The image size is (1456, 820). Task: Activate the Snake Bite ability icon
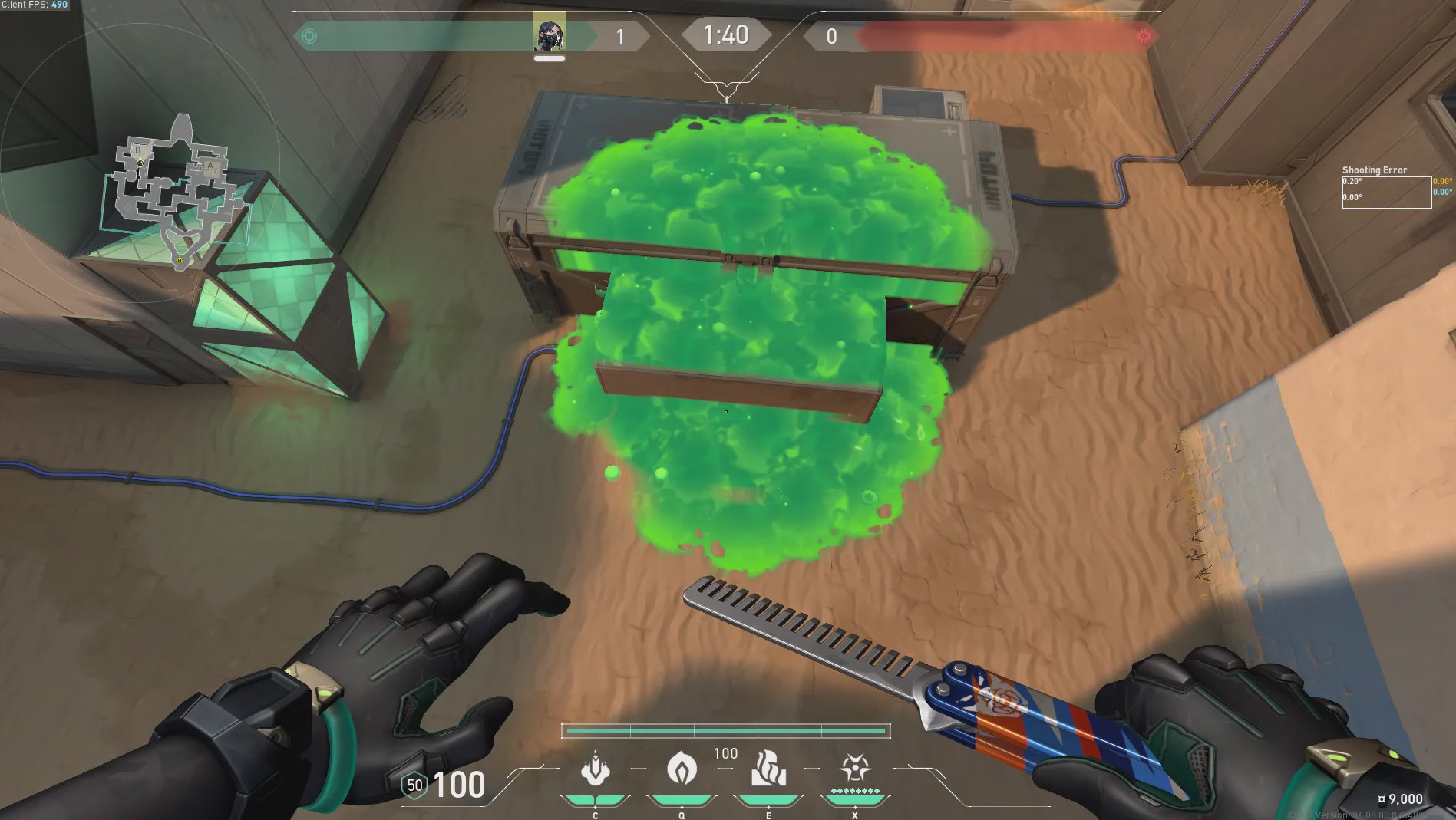coord(595,769)
